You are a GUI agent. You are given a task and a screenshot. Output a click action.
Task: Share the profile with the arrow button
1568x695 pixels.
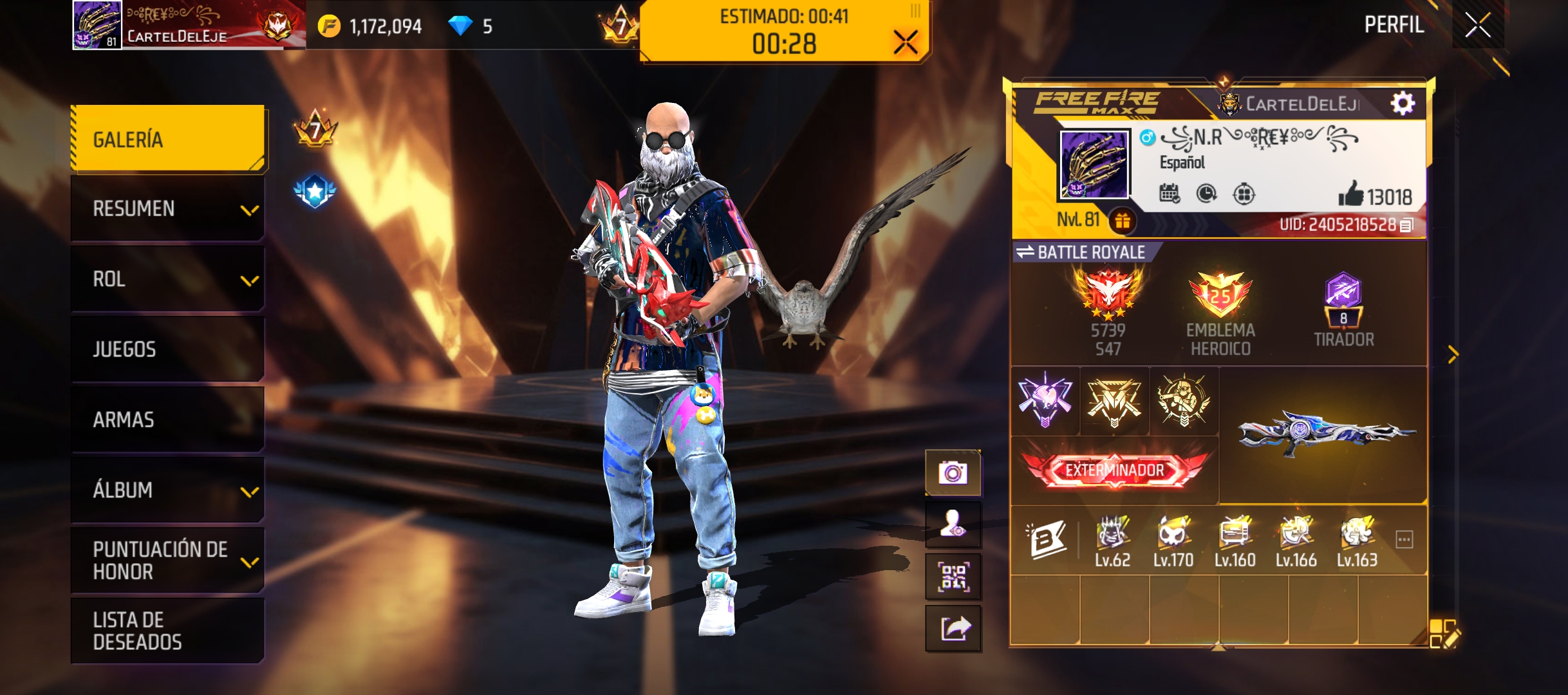953,628
